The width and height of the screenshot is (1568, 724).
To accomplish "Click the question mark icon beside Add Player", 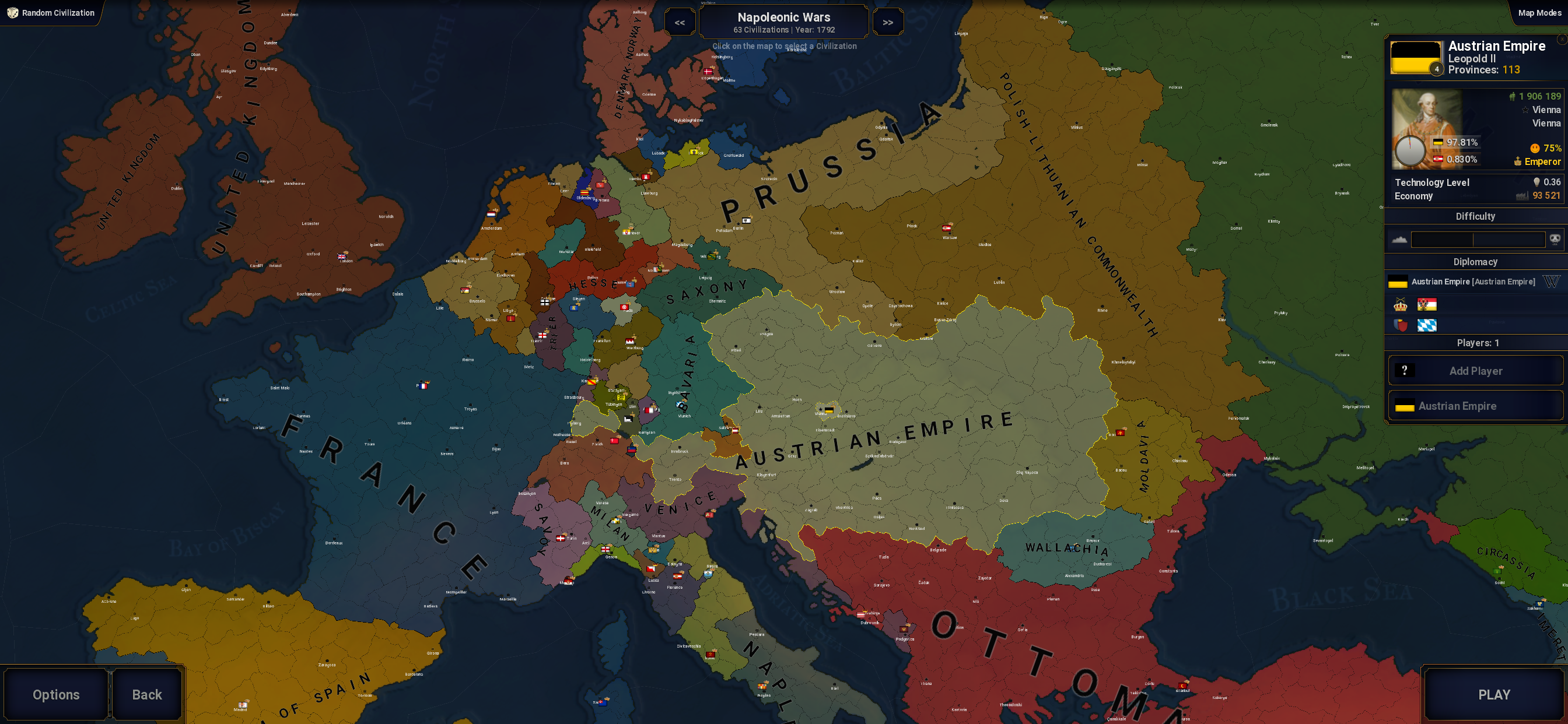I will [x=1406, y=370].
